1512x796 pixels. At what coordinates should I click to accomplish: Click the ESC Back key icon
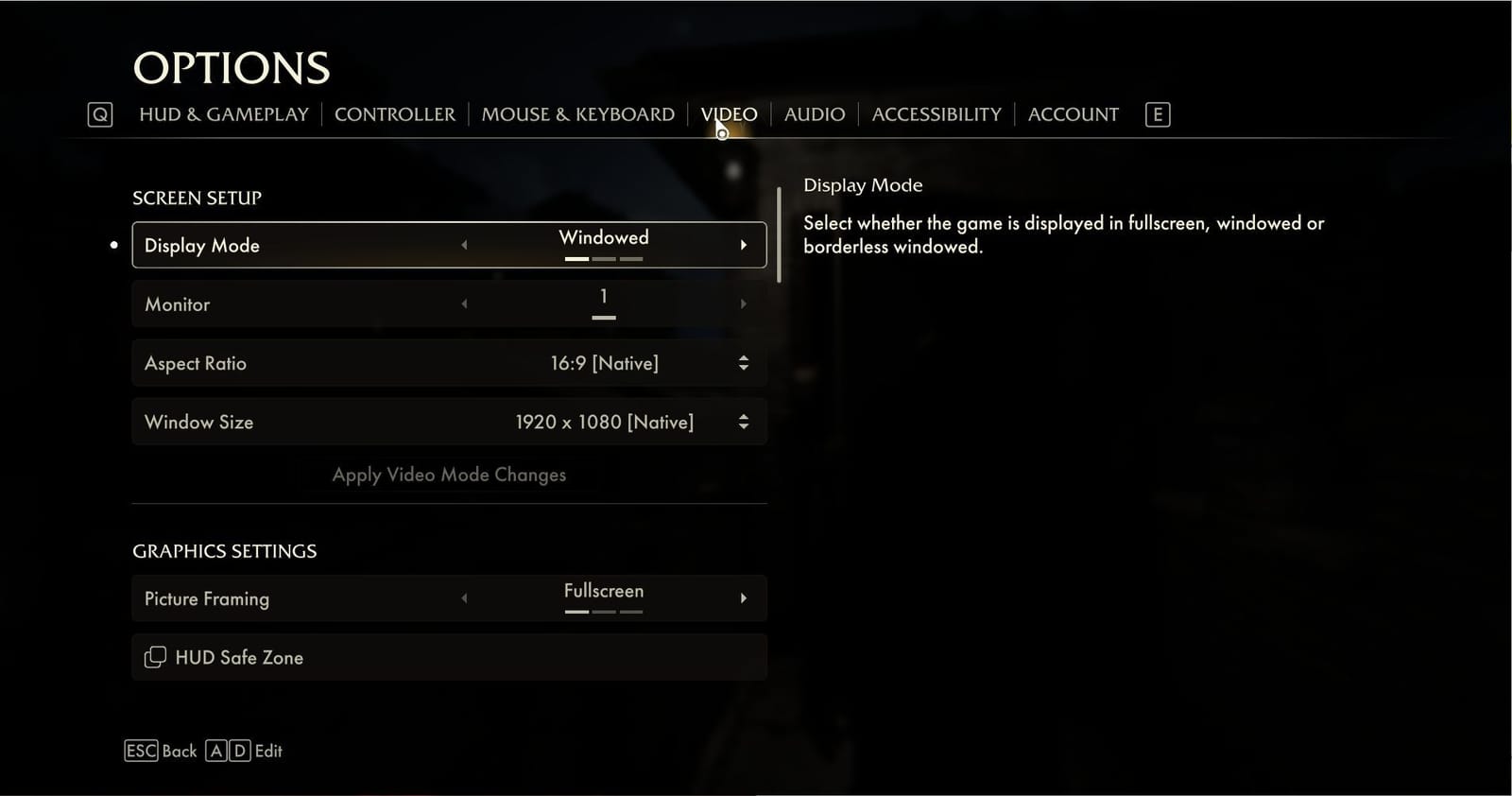(140, 750)
